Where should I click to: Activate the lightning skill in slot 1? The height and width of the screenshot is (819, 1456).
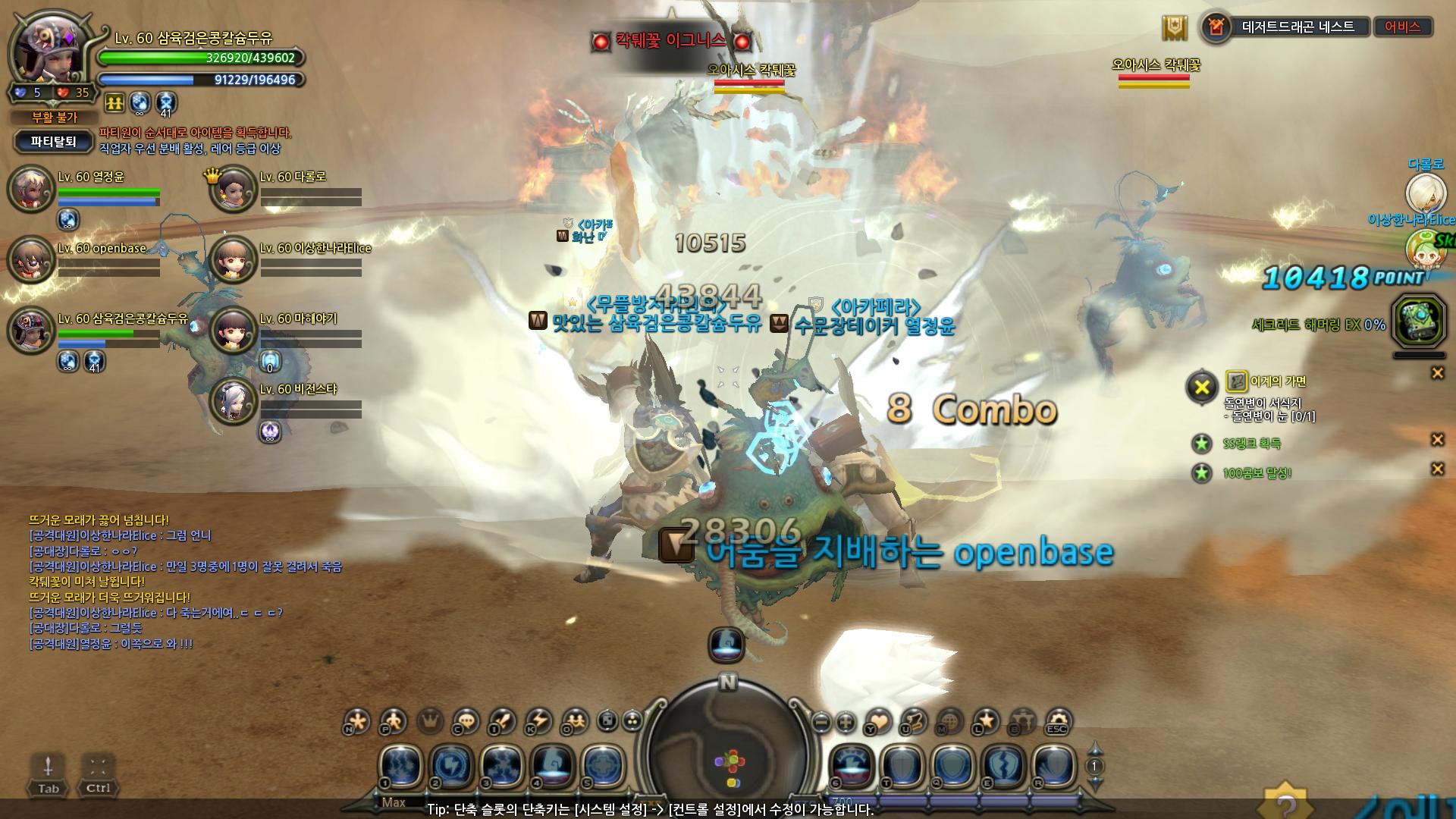point(401,767)
